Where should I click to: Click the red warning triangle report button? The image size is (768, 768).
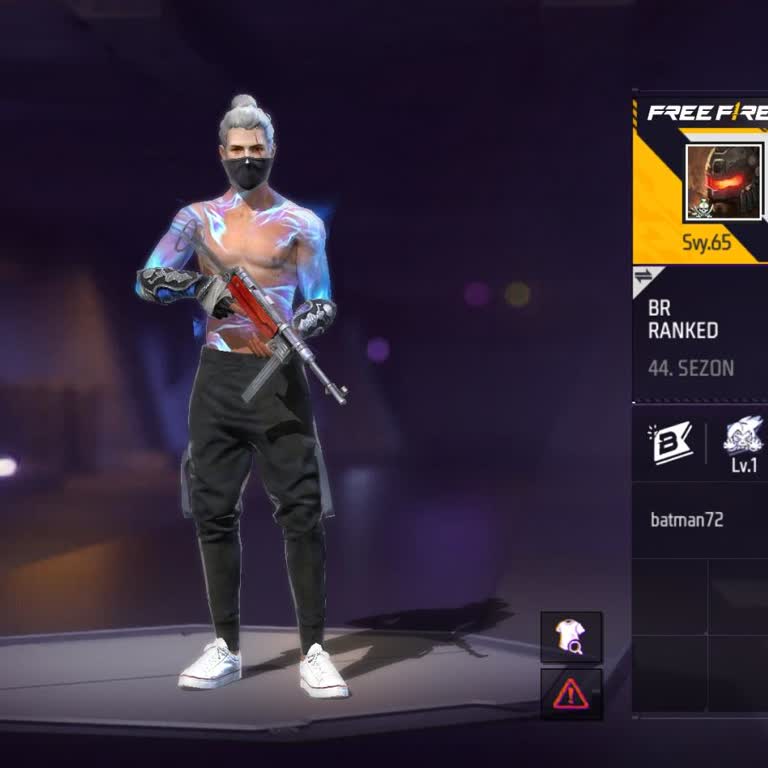pyautogui.click(x=571, y=693)
